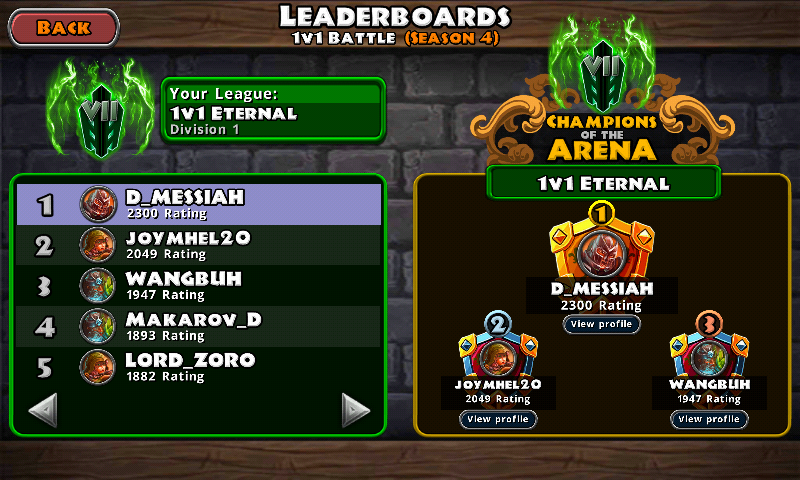View profile of champion D_Messiah
800x480 pixels.
pos(601,324)
